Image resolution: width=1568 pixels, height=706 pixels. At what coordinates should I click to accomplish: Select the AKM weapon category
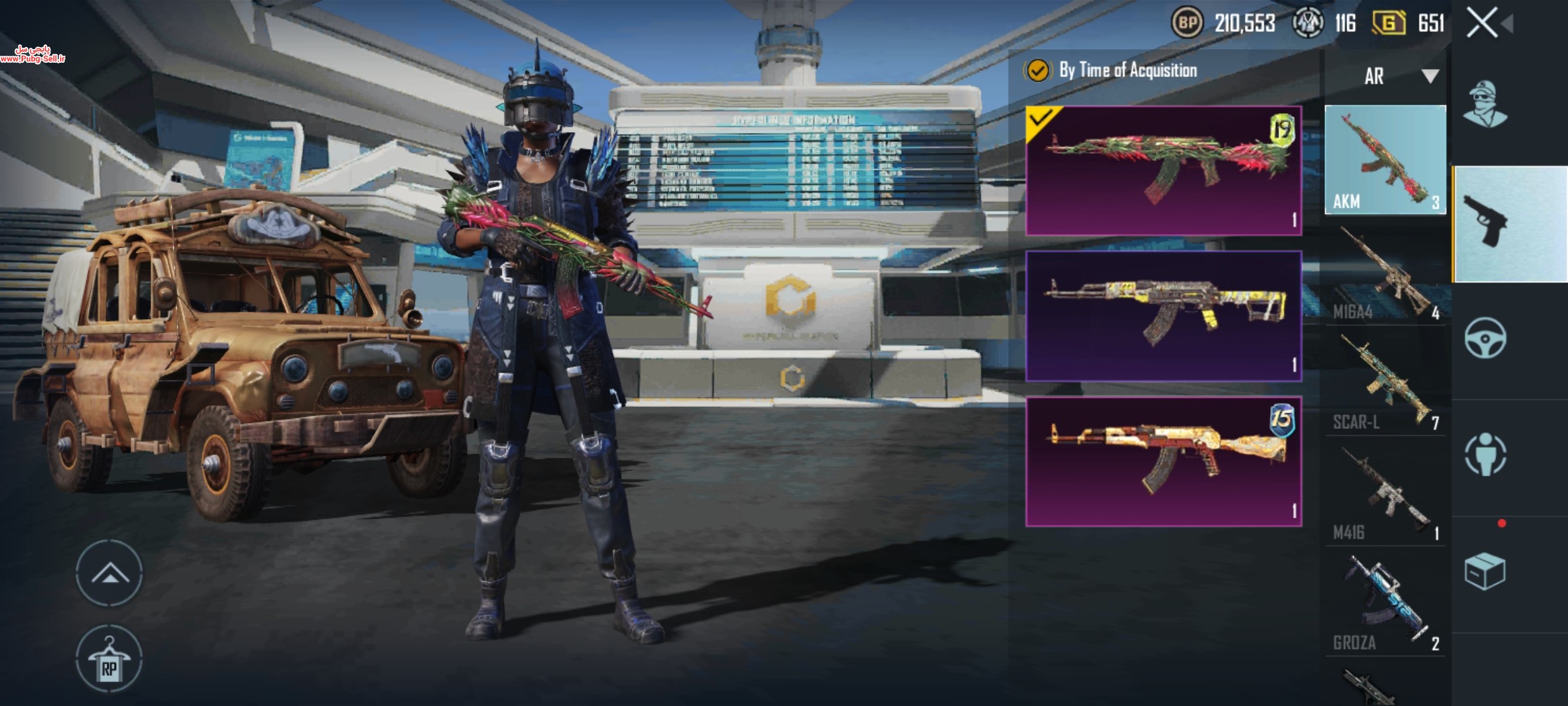(x=1385, y=160)
